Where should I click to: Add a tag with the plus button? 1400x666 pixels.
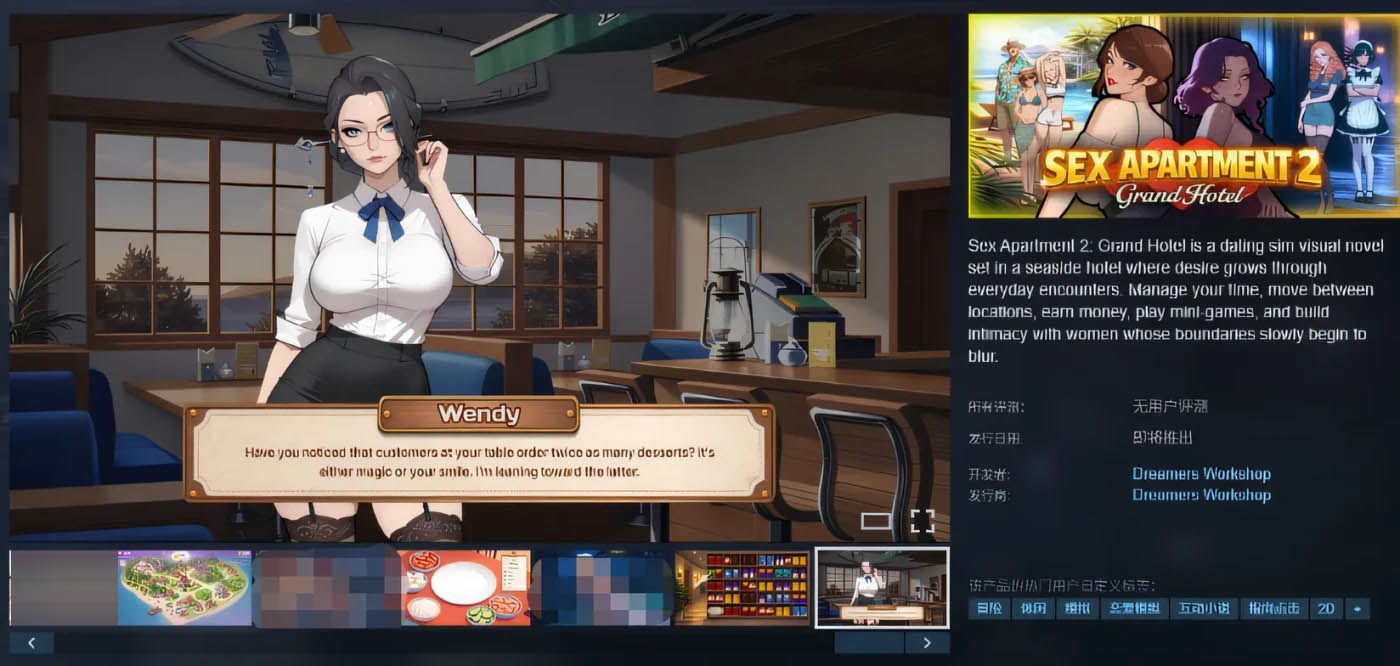coord(1358,608)
